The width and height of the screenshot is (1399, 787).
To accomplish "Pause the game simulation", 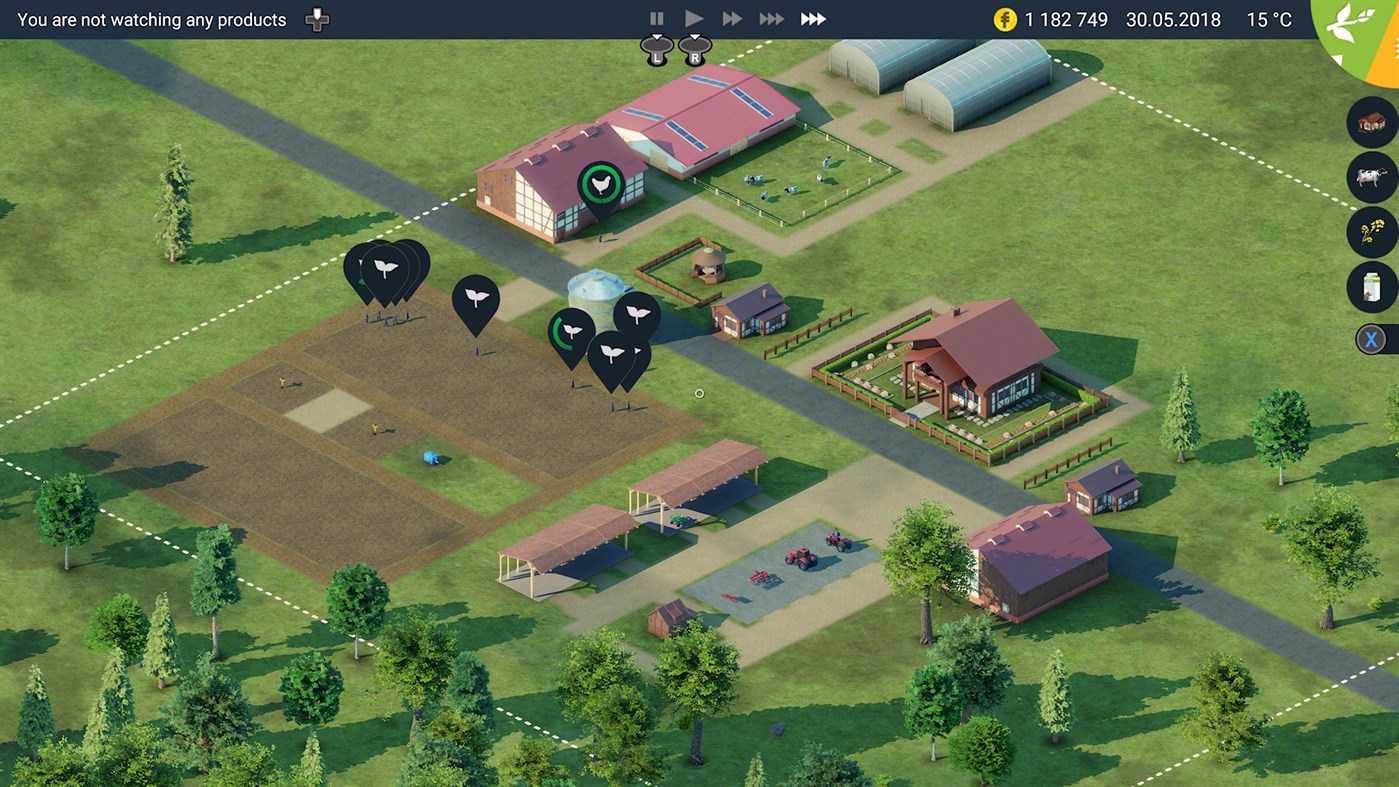I will coord(657,17).
